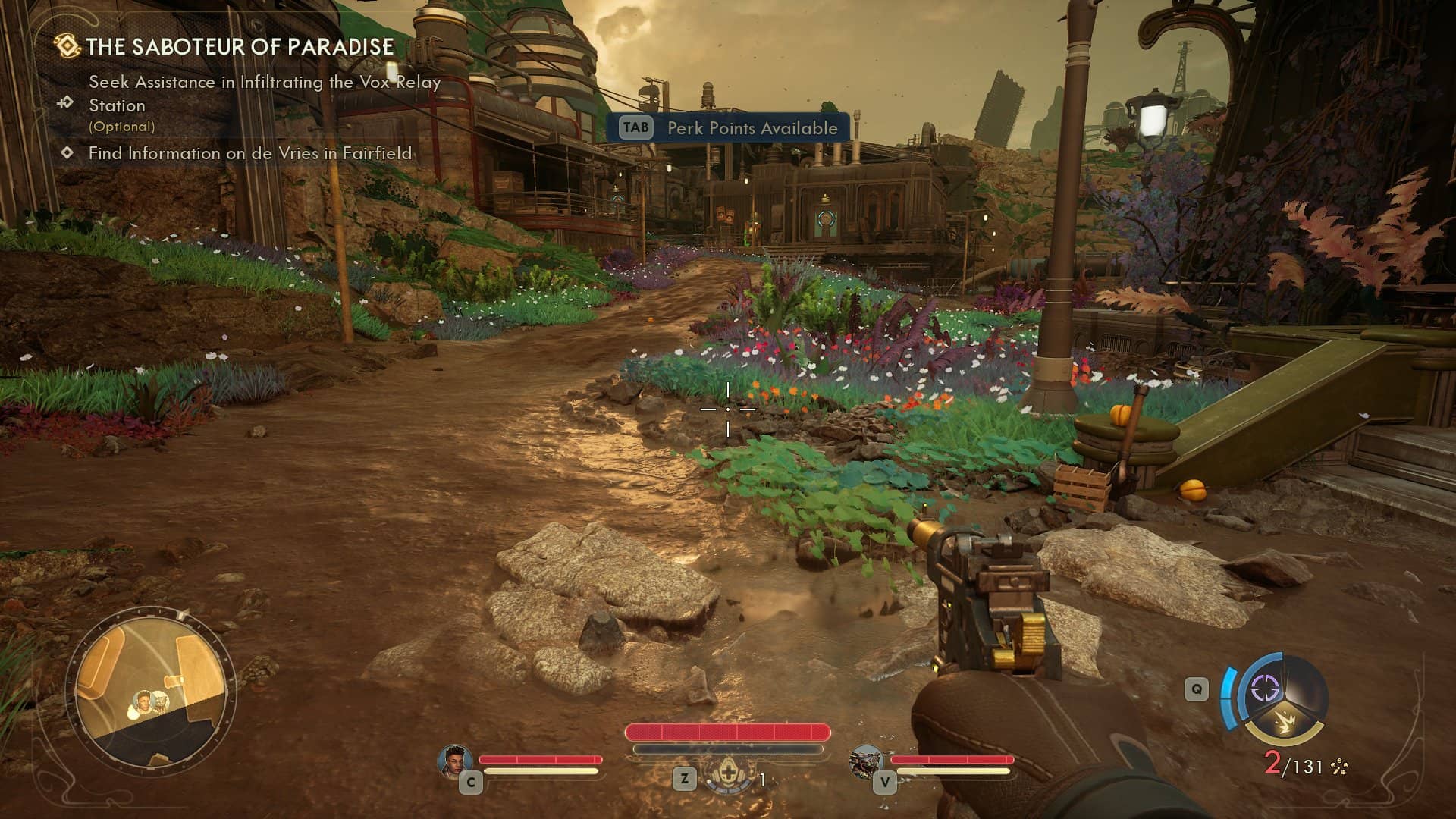The width and height of the screenshot is (1456, 819).
Task: Select the creature companion portrait
Action: [x=866, y=761]
